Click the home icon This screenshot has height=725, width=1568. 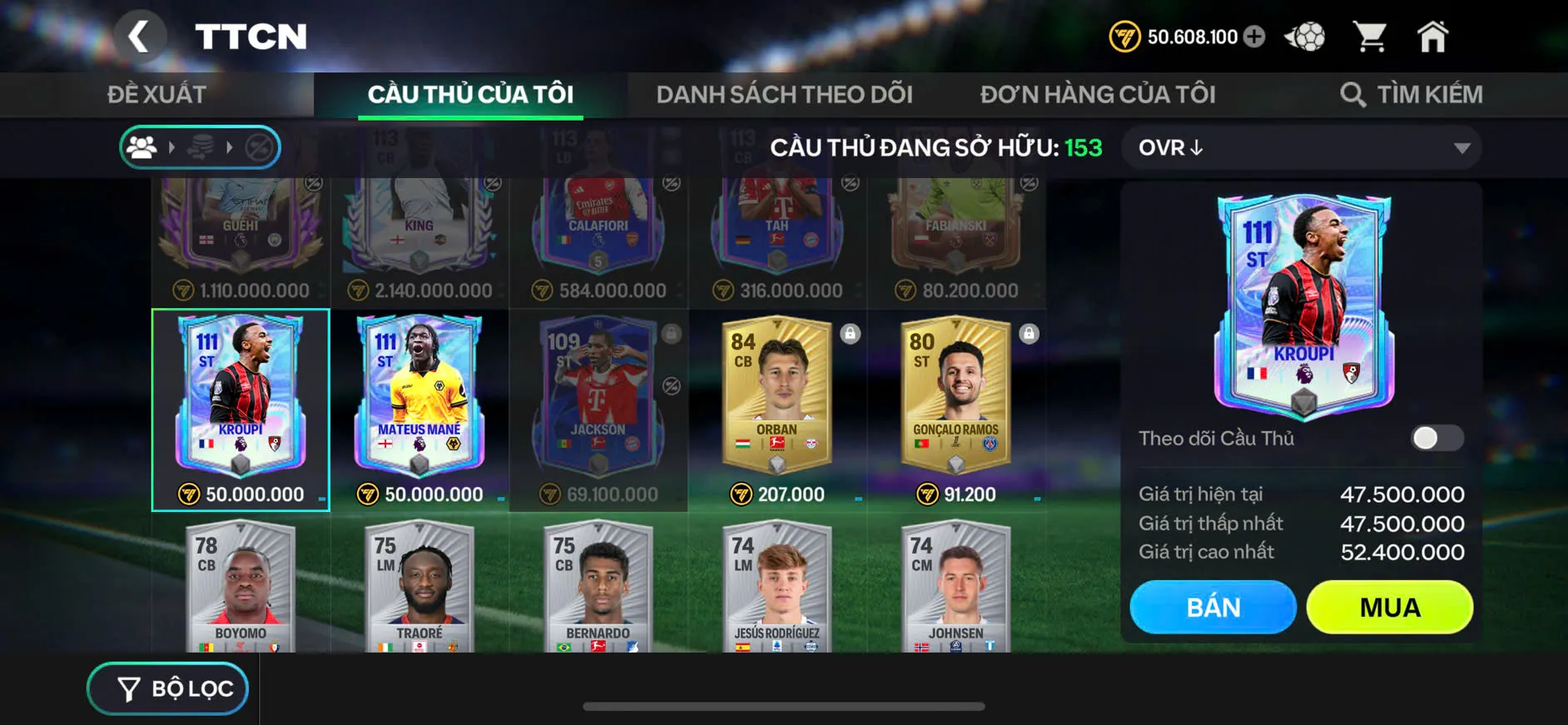click(1433, 35)
